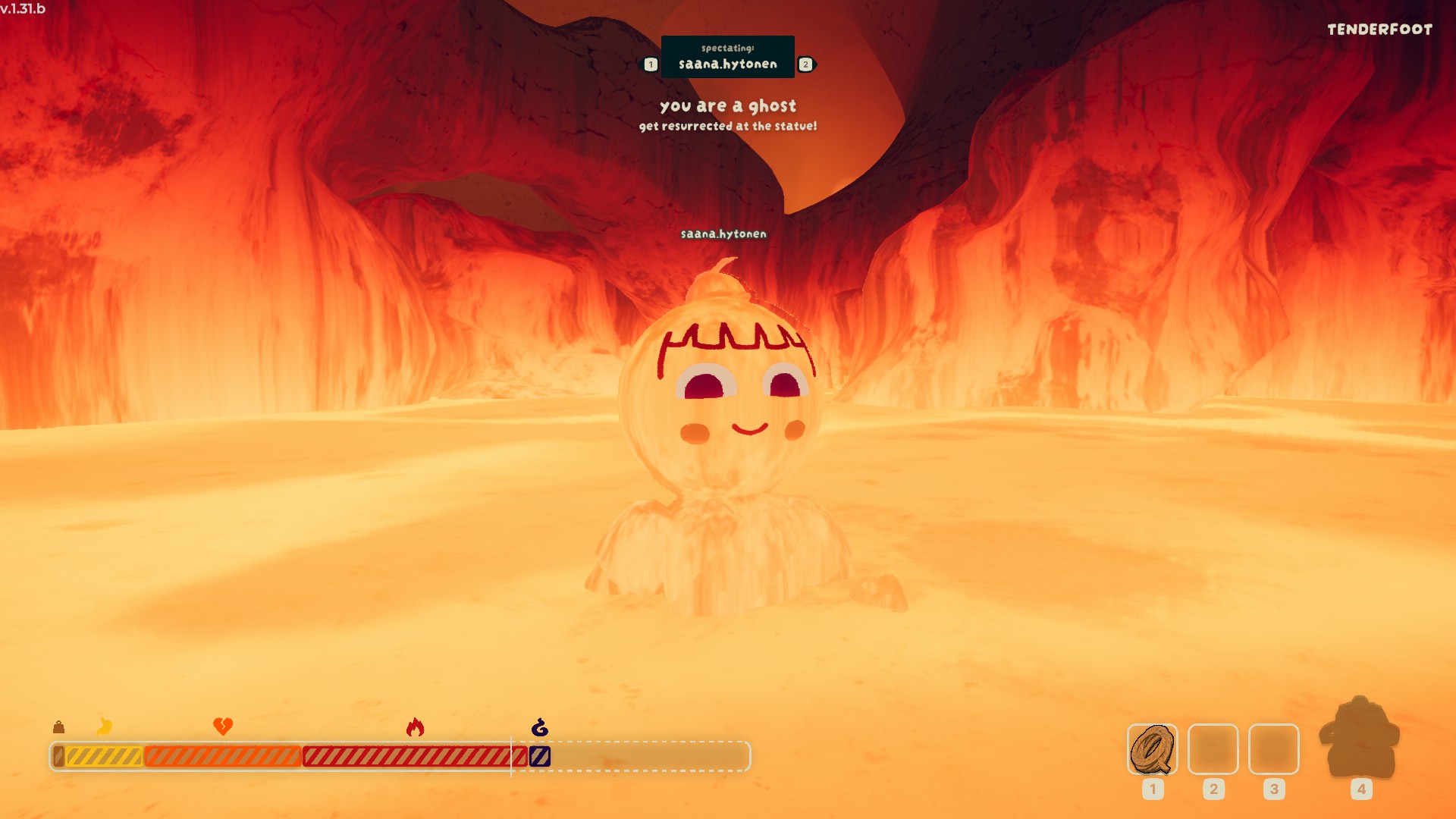This screenshot has width=1456, height=819.
Task: Select the coiled rope hotbar slot
Action: tap(1152, 749)
